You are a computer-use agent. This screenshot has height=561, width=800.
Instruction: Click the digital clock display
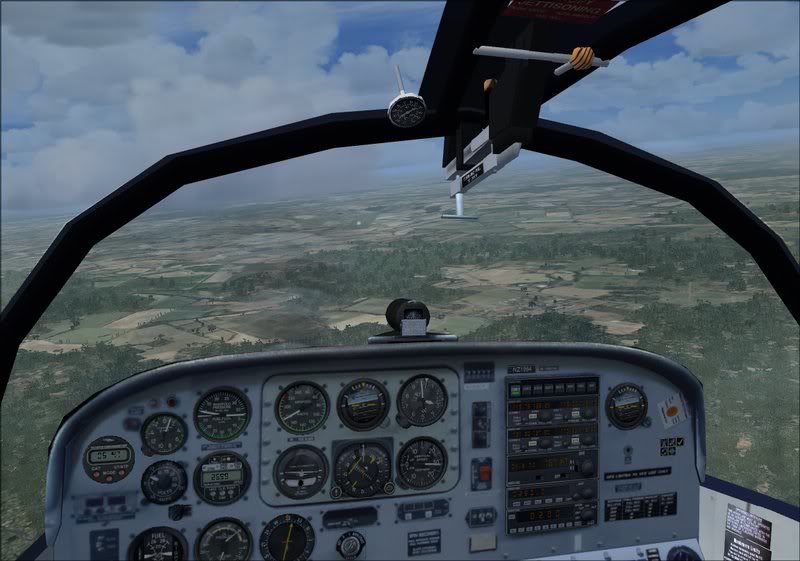click(x=107, y=453)
